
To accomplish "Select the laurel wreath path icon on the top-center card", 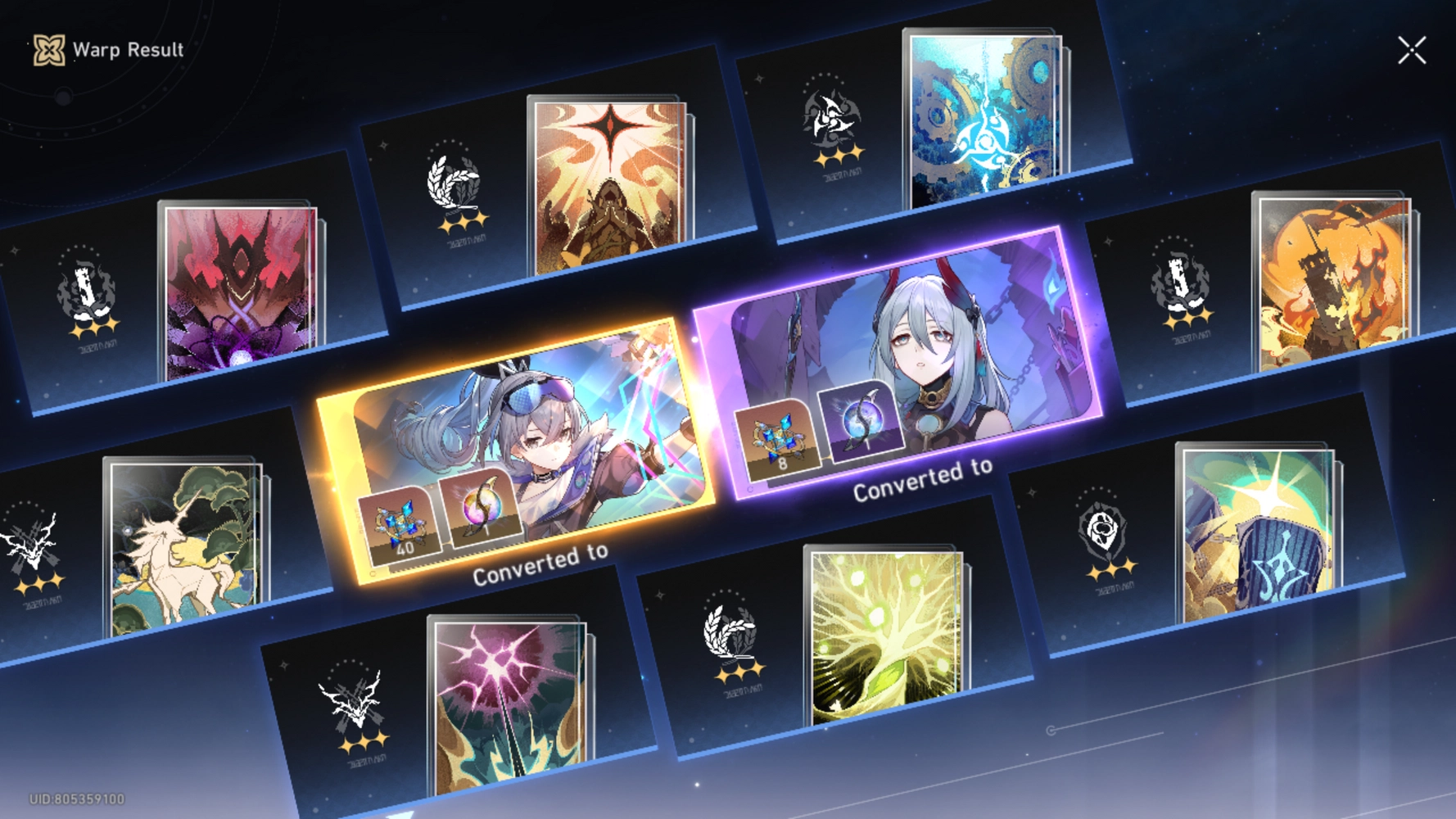I will click(x=454, y=179).
